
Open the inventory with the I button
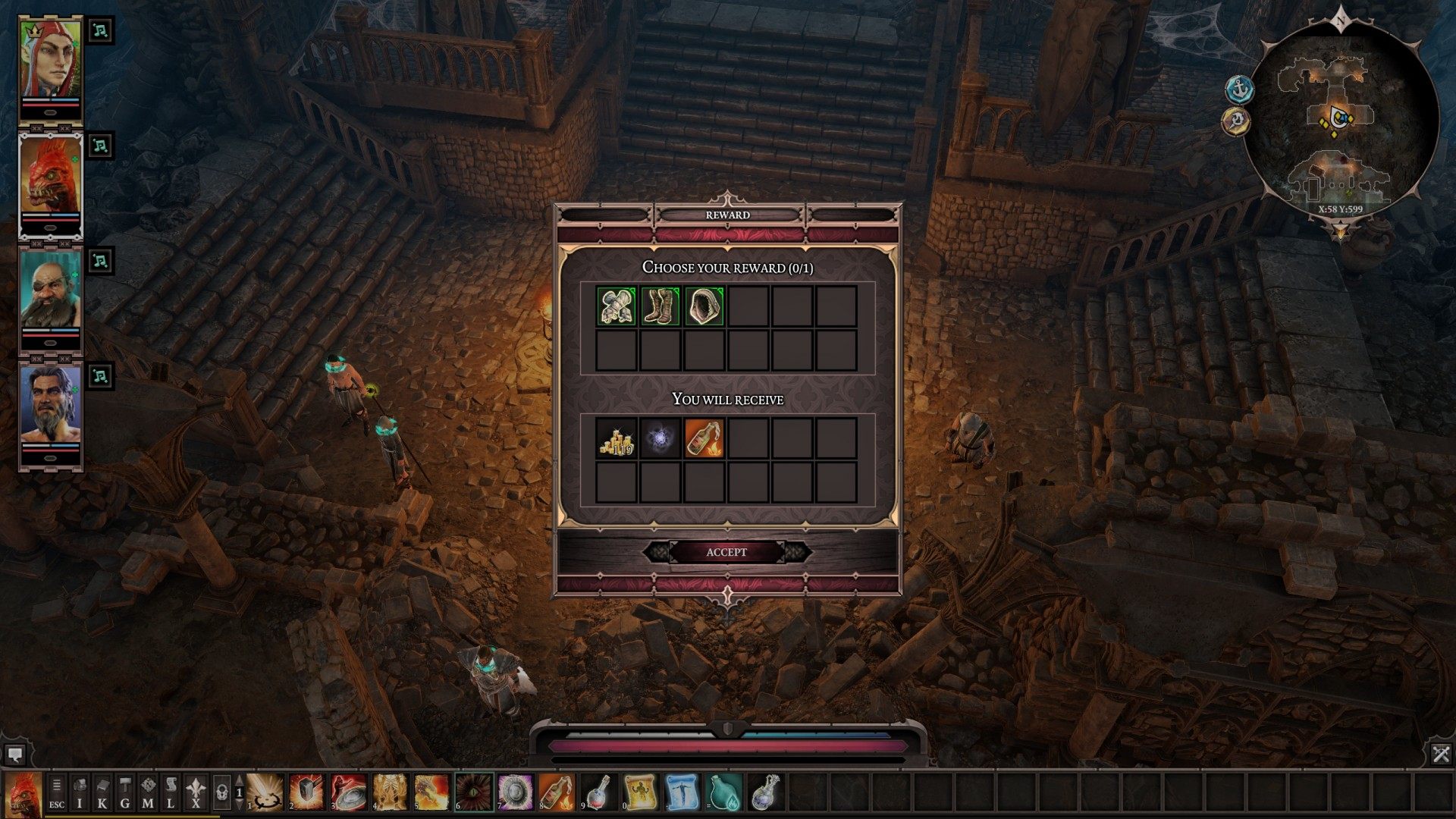pyautogui.click(x=80, y=794)
